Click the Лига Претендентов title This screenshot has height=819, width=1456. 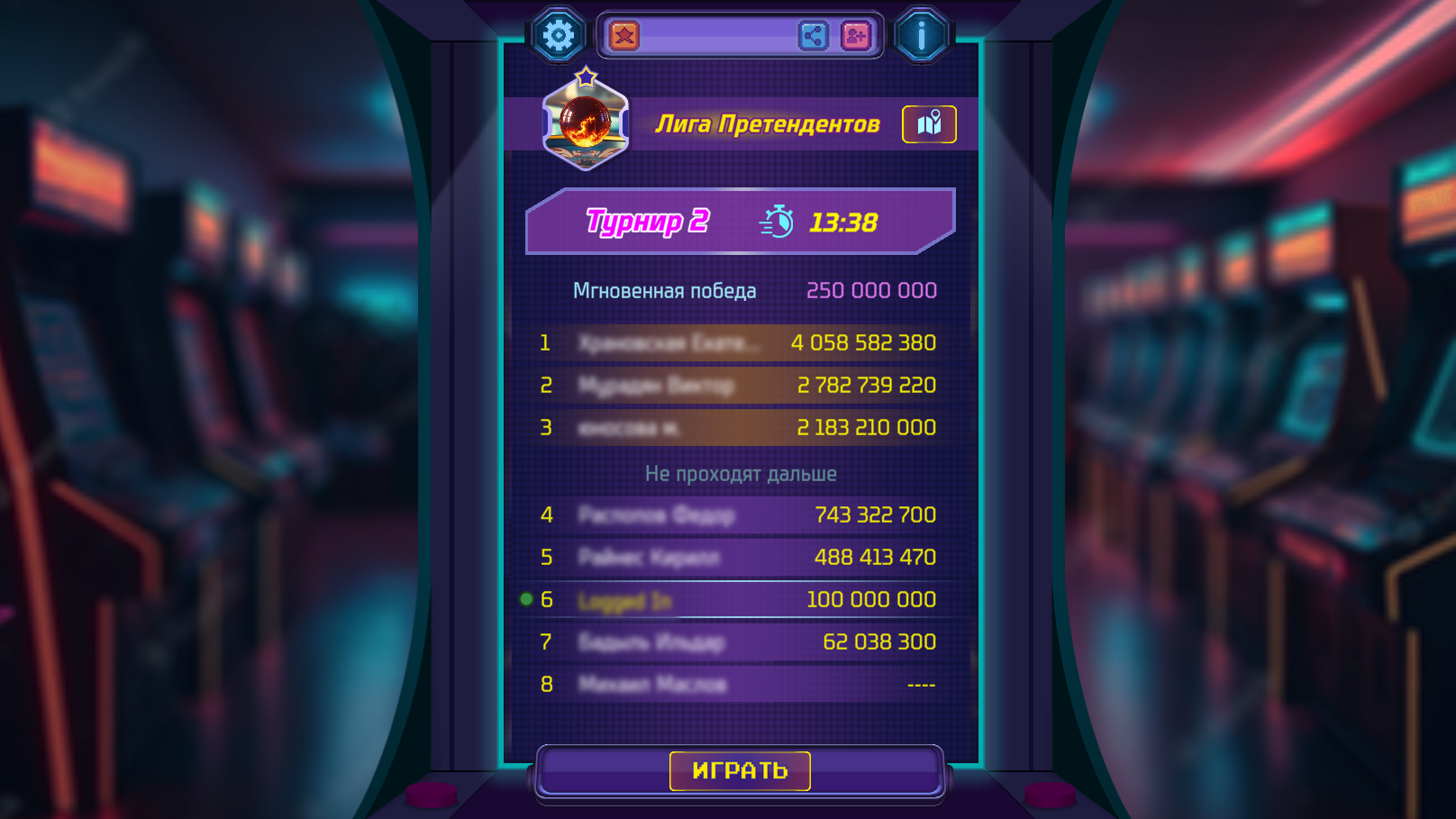coord(769,125)
